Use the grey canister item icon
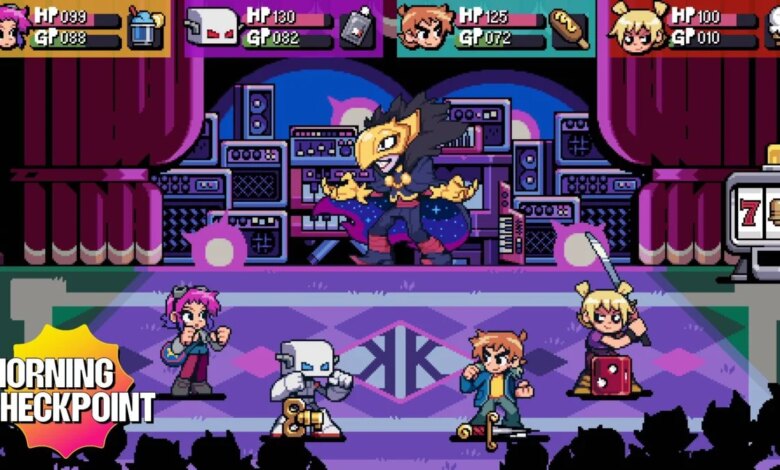Viewport: 780px width, 470px height. tap(356, 28)
